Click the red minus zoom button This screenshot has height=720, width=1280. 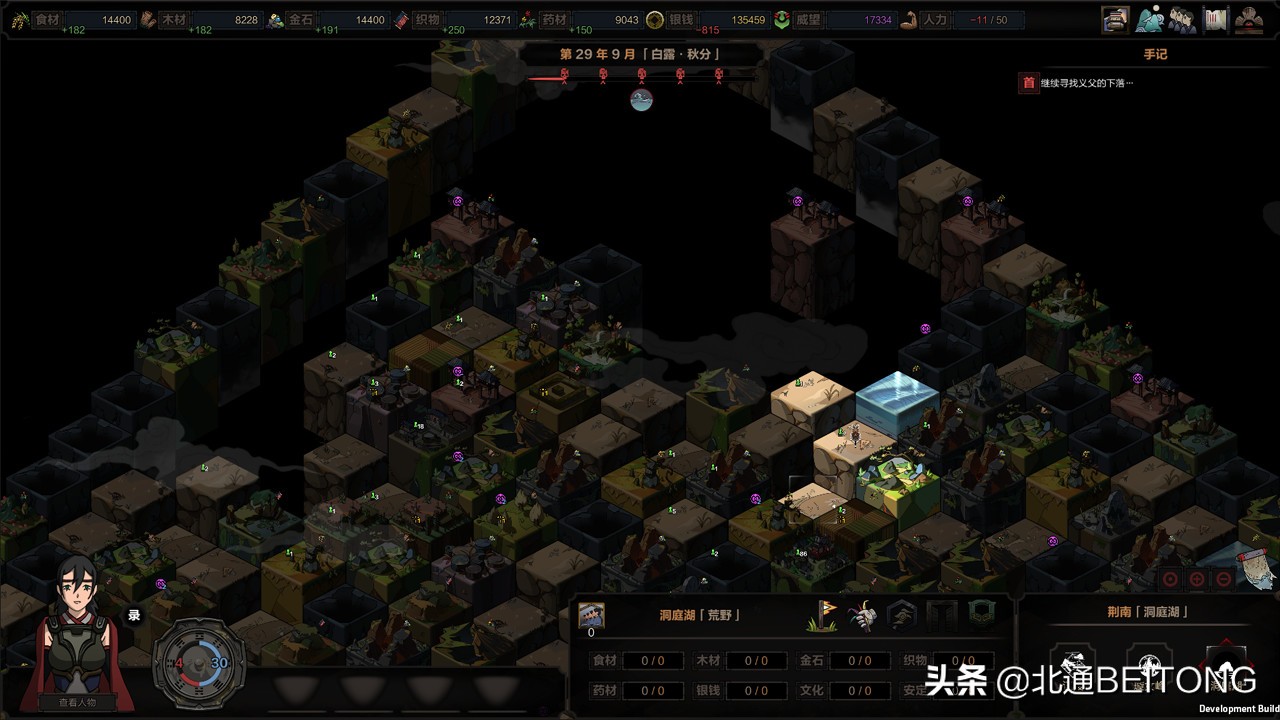(x=1224, y=579)
